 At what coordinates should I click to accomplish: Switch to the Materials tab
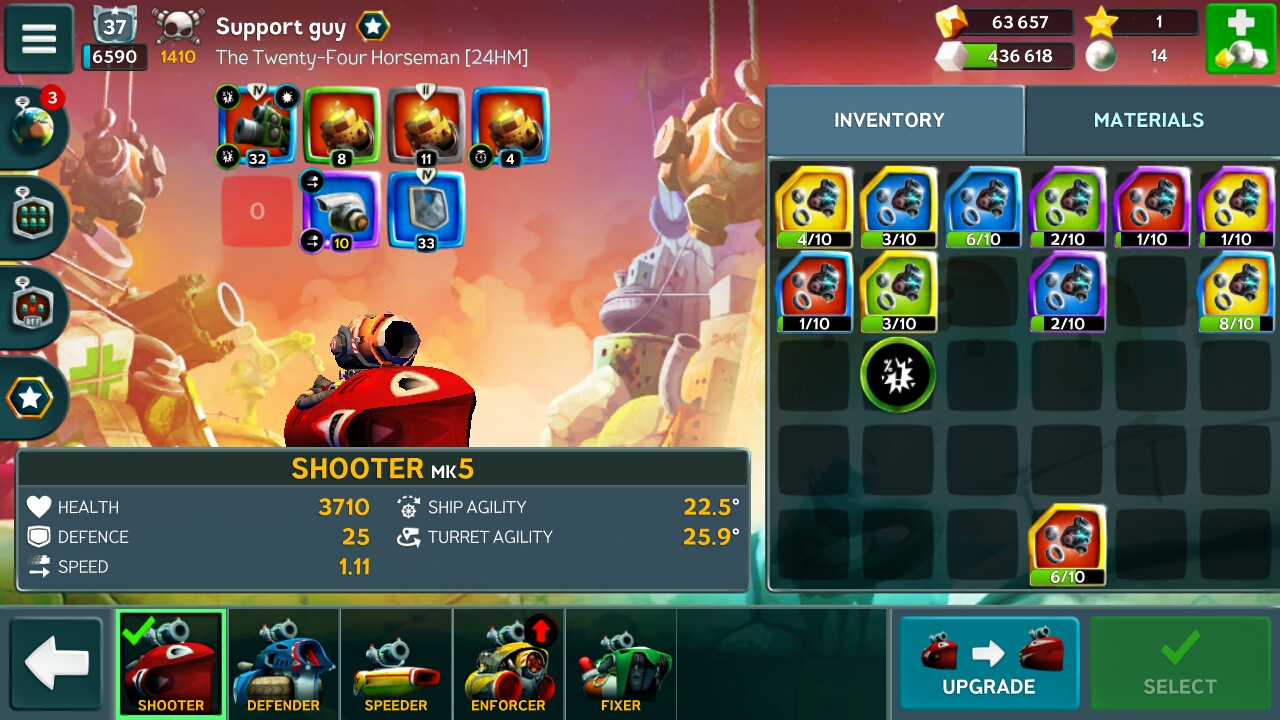pos(1148,120)
